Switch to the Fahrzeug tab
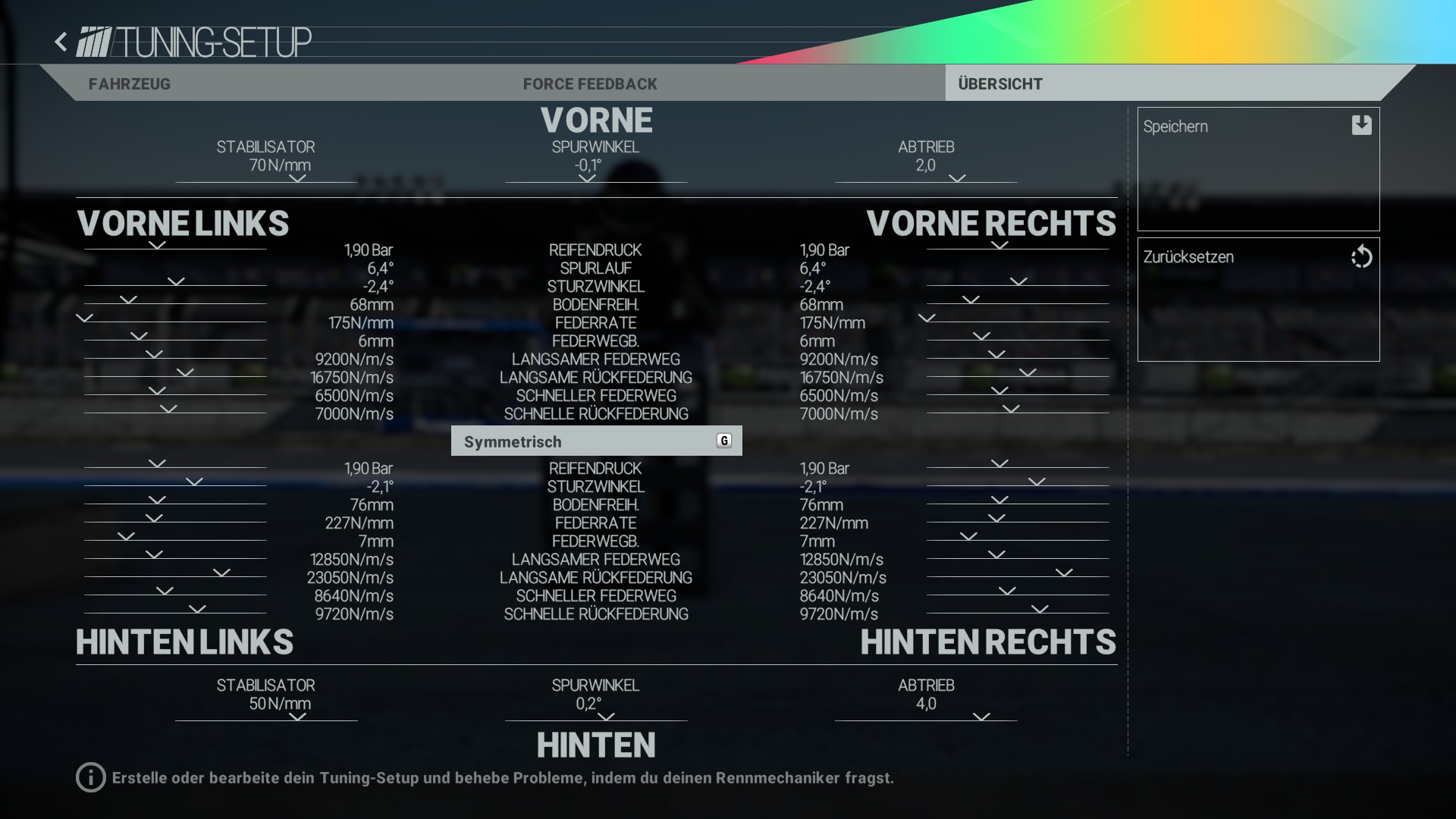The image size is (1456, 819). pyautogui.click(x=130, y=84)
